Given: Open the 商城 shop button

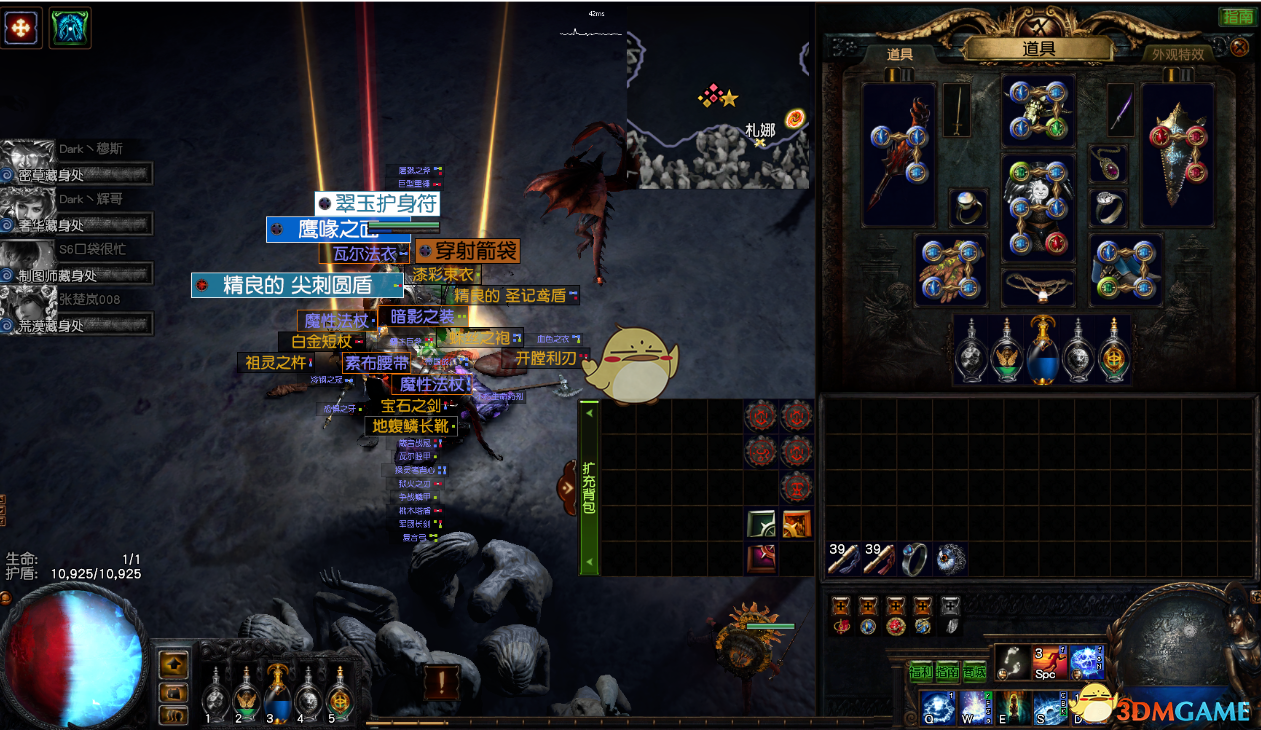Looking at the screenshot, I should click(x=974, y=671).
